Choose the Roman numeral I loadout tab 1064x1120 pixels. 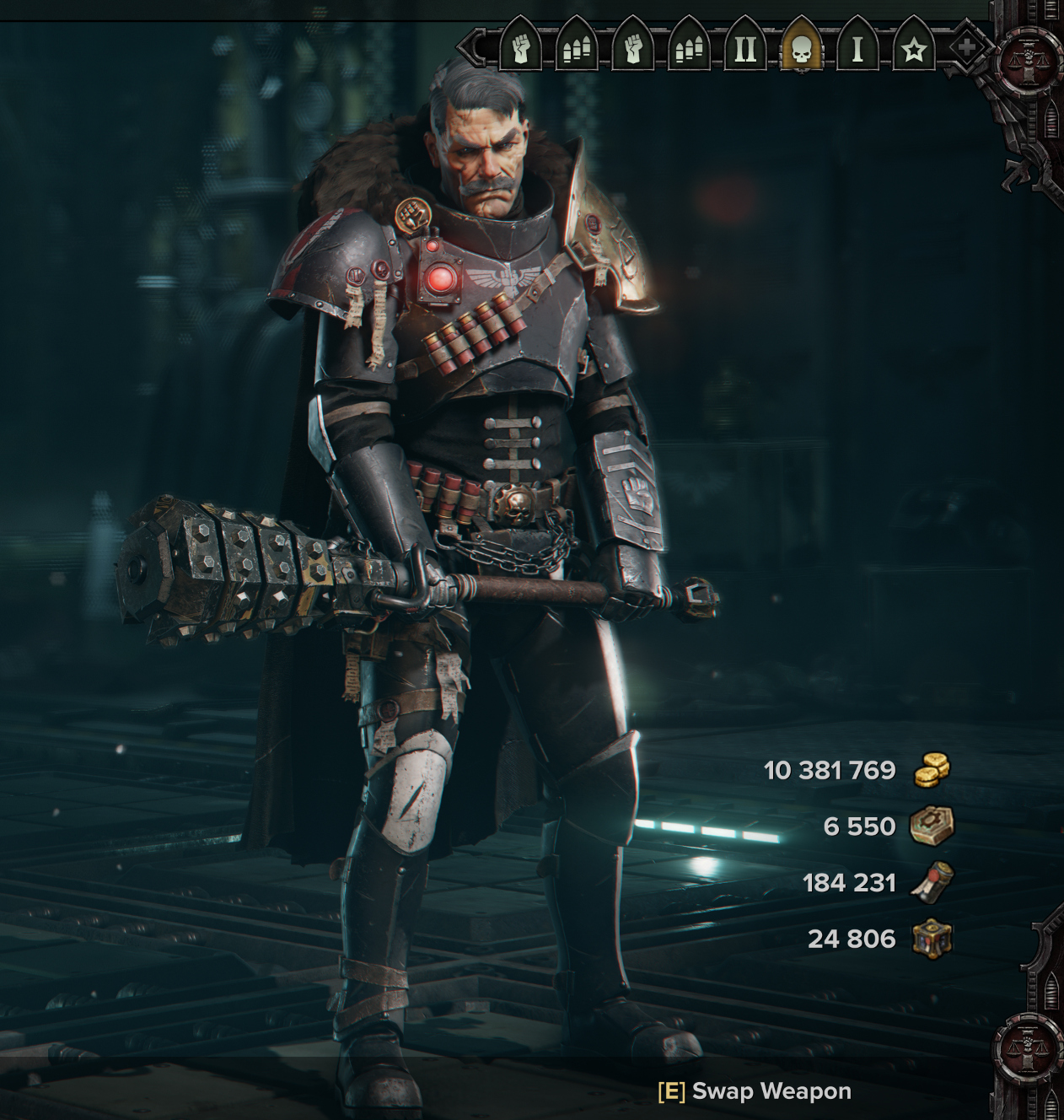pos(857,49)
